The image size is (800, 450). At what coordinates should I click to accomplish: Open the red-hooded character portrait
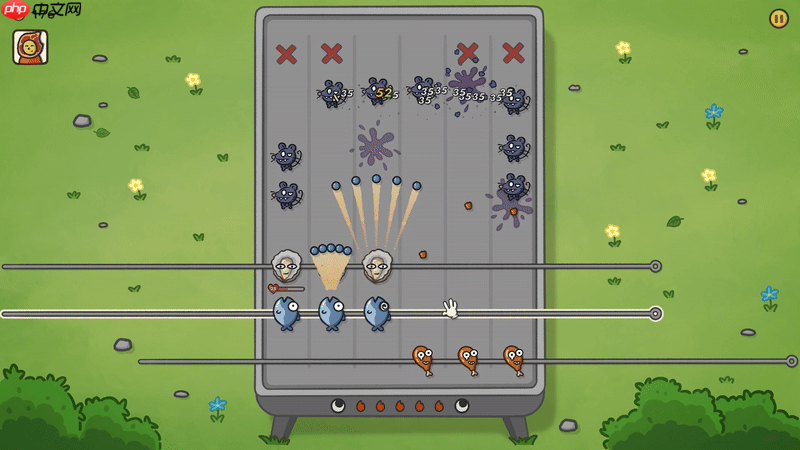(x=30, y=47)
